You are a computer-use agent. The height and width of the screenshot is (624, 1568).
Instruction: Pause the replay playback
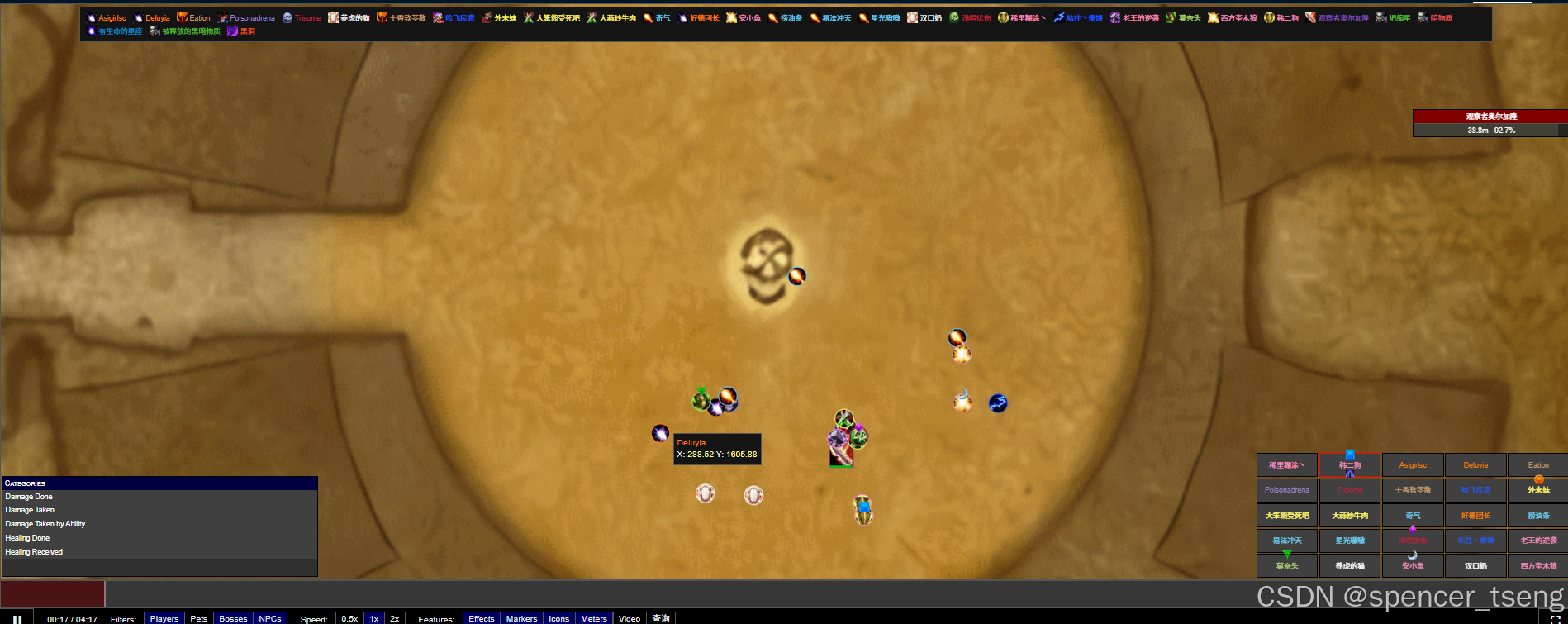(x=17, y=618)
